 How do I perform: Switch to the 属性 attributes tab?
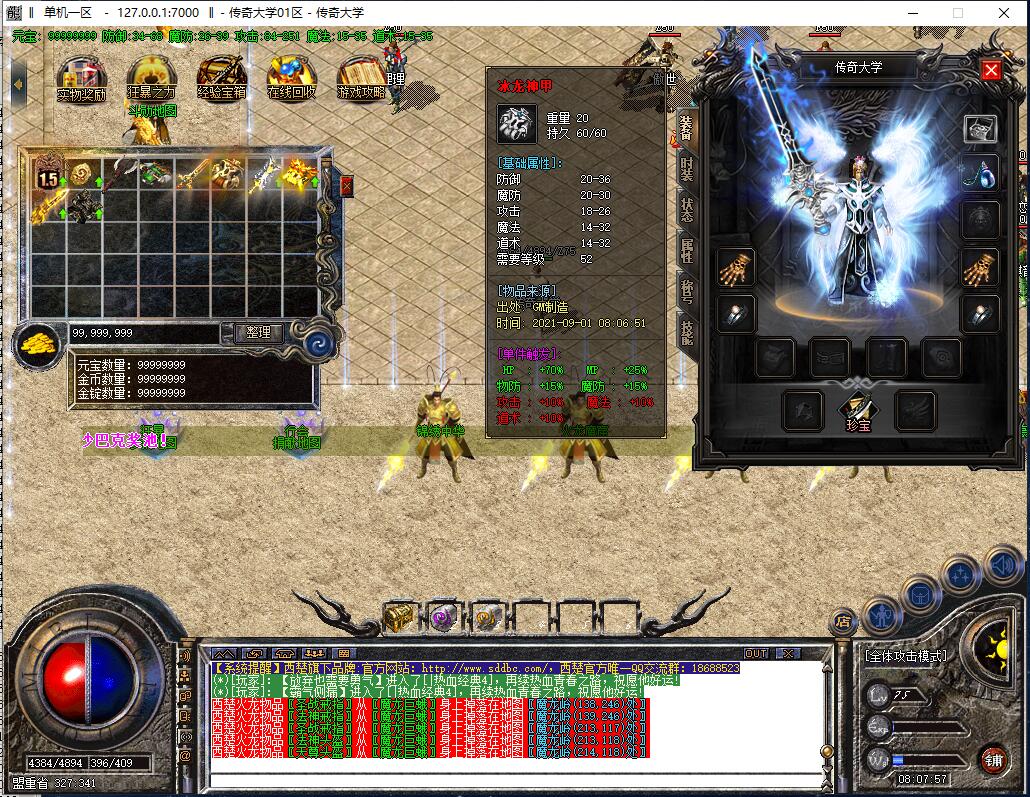(686, 250)
